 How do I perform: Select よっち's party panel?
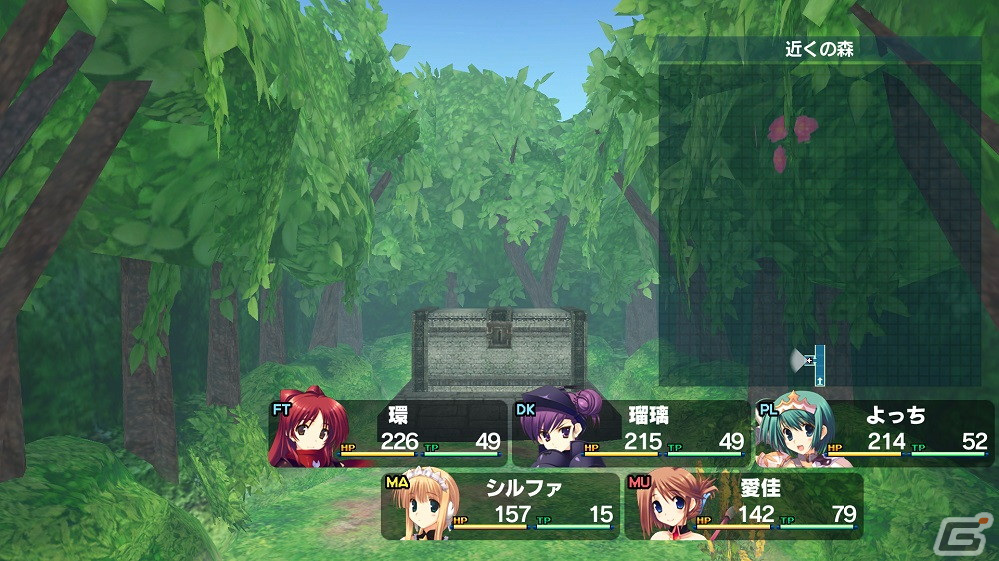coord(874,433)
